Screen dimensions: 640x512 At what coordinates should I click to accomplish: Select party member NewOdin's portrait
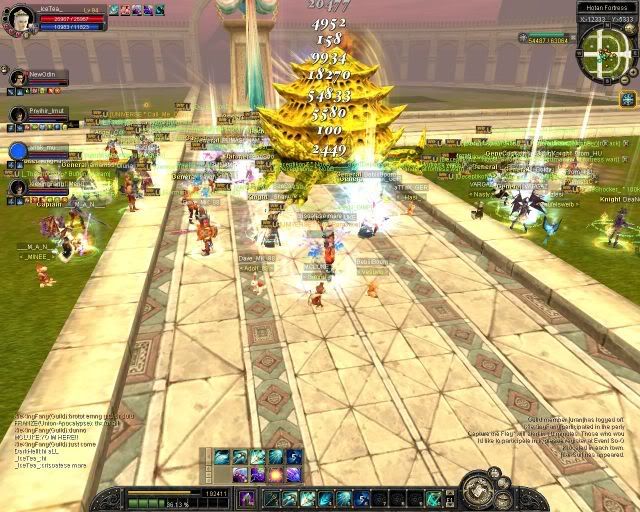pos(18,78)
